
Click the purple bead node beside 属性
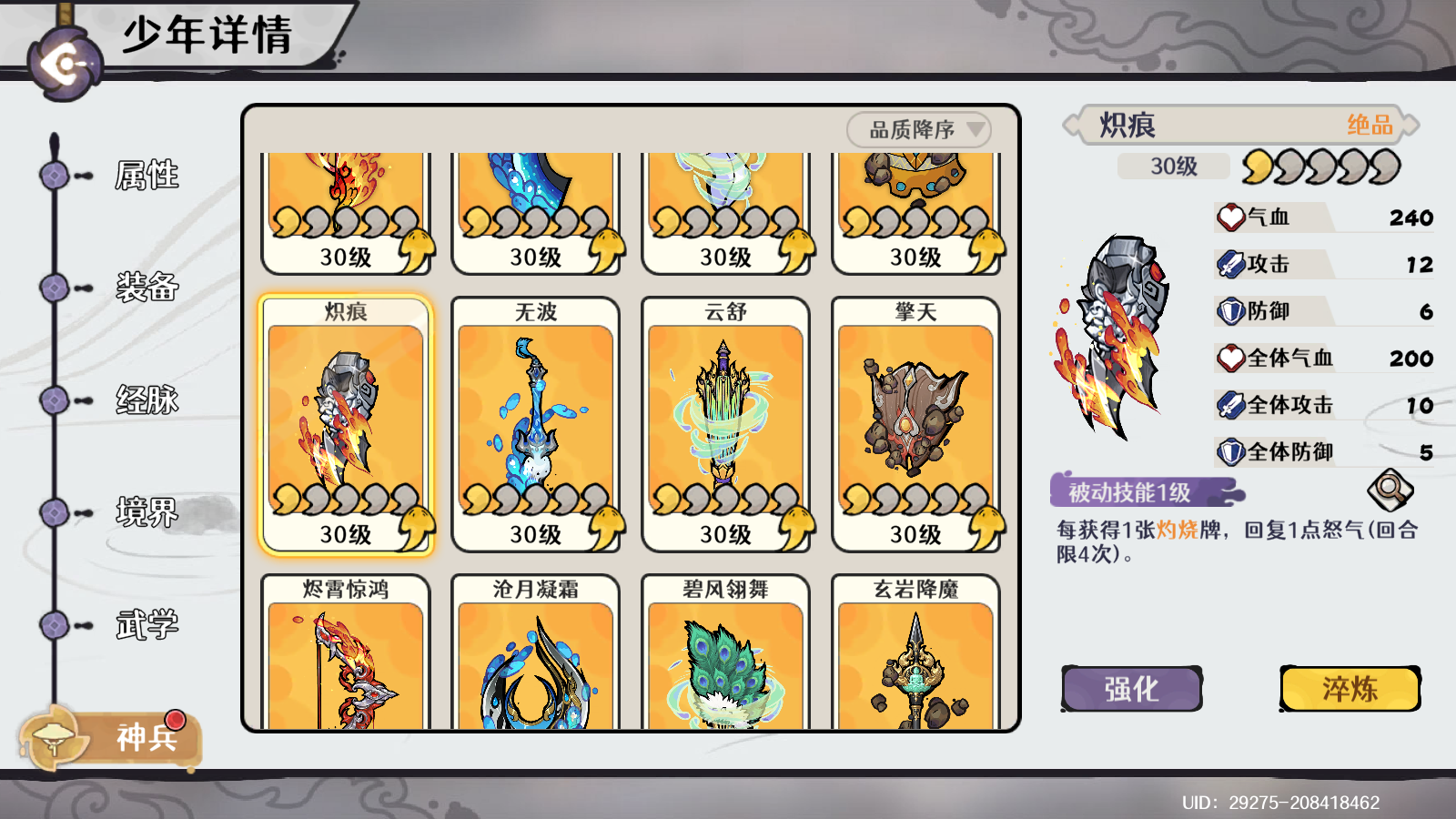[x=53, y=173]
